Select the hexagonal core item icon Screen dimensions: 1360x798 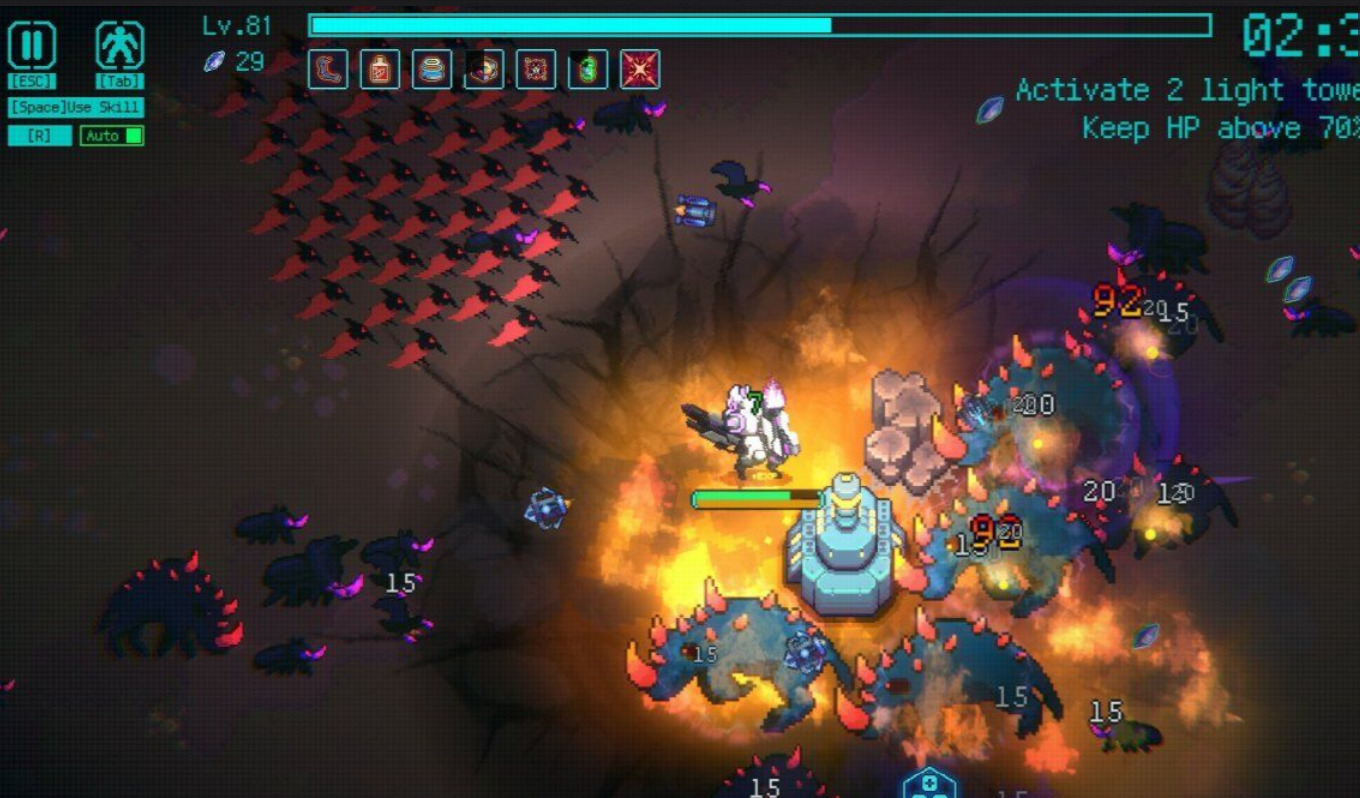click(x=484, y=69)
